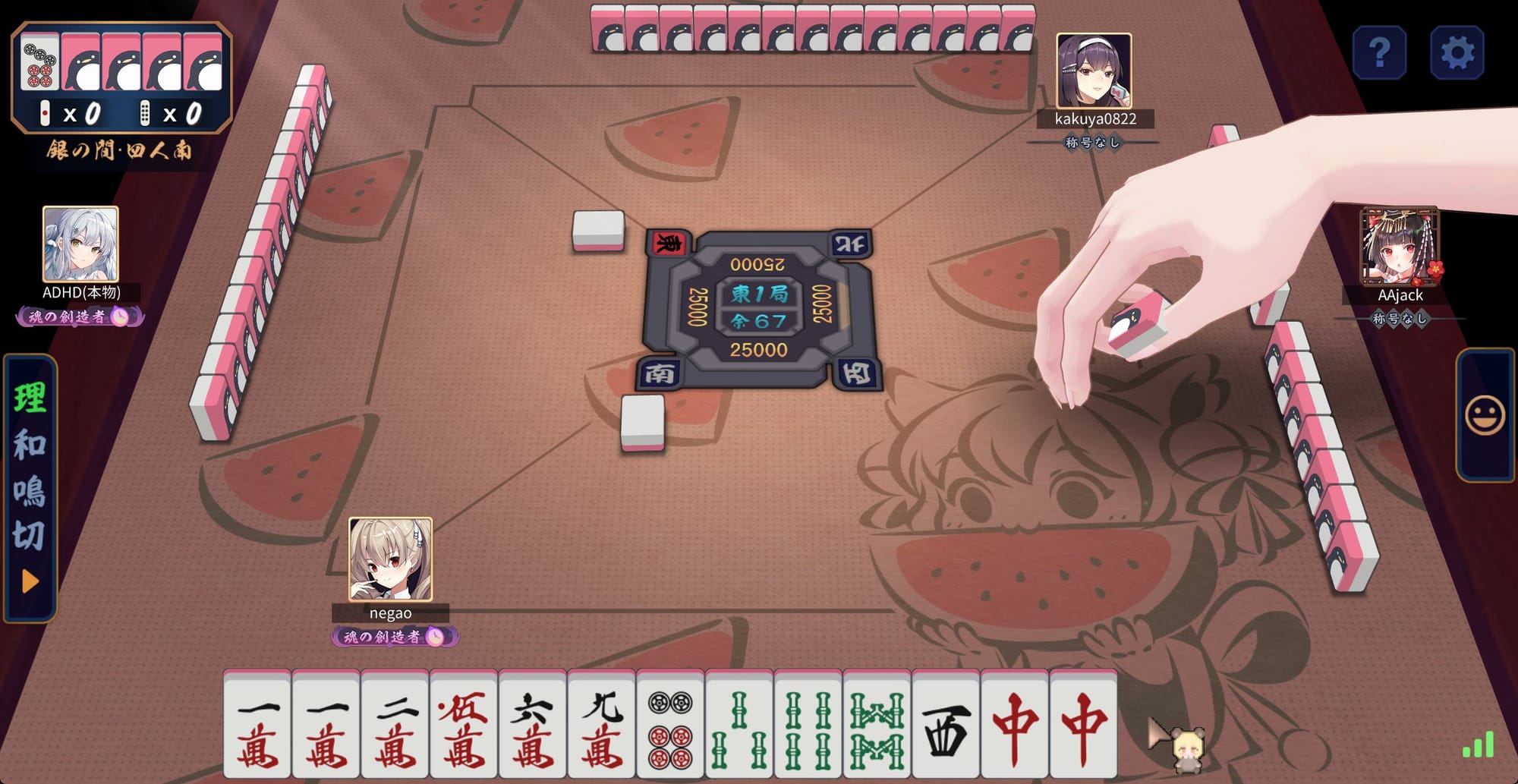This screenshot has height=784, width=1518.
Task: View ADHD(本物)'s player avatar
Action: coord(80,244)
